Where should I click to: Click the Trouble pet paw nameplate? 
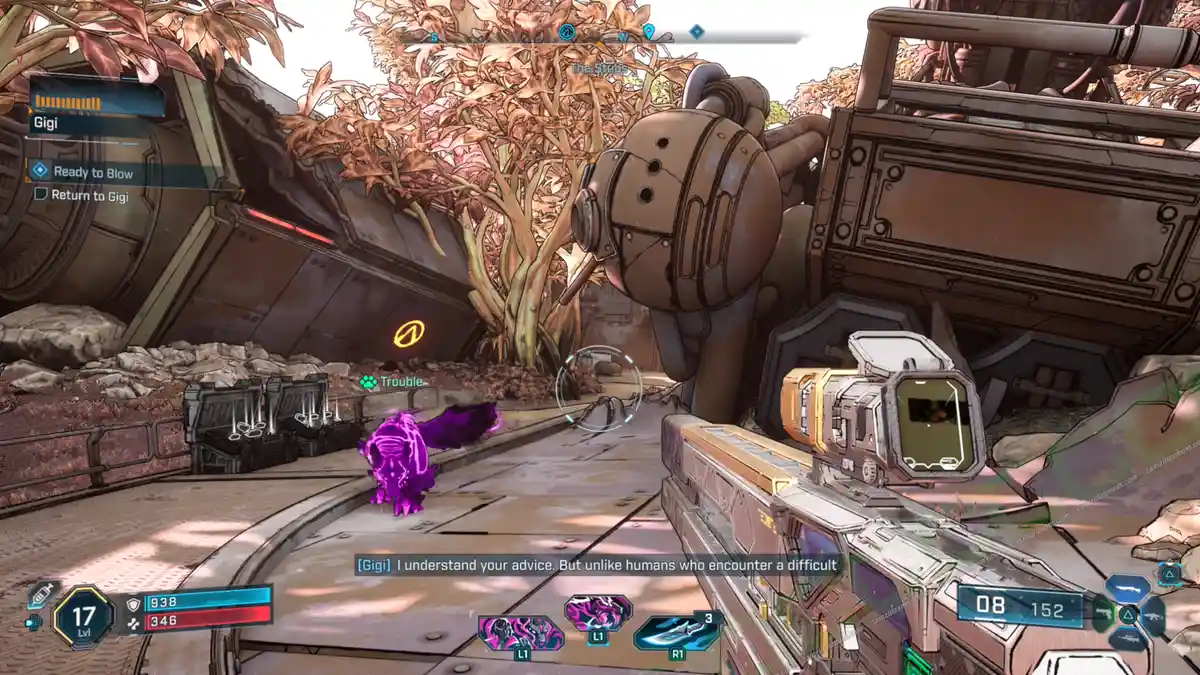[391, 382]
